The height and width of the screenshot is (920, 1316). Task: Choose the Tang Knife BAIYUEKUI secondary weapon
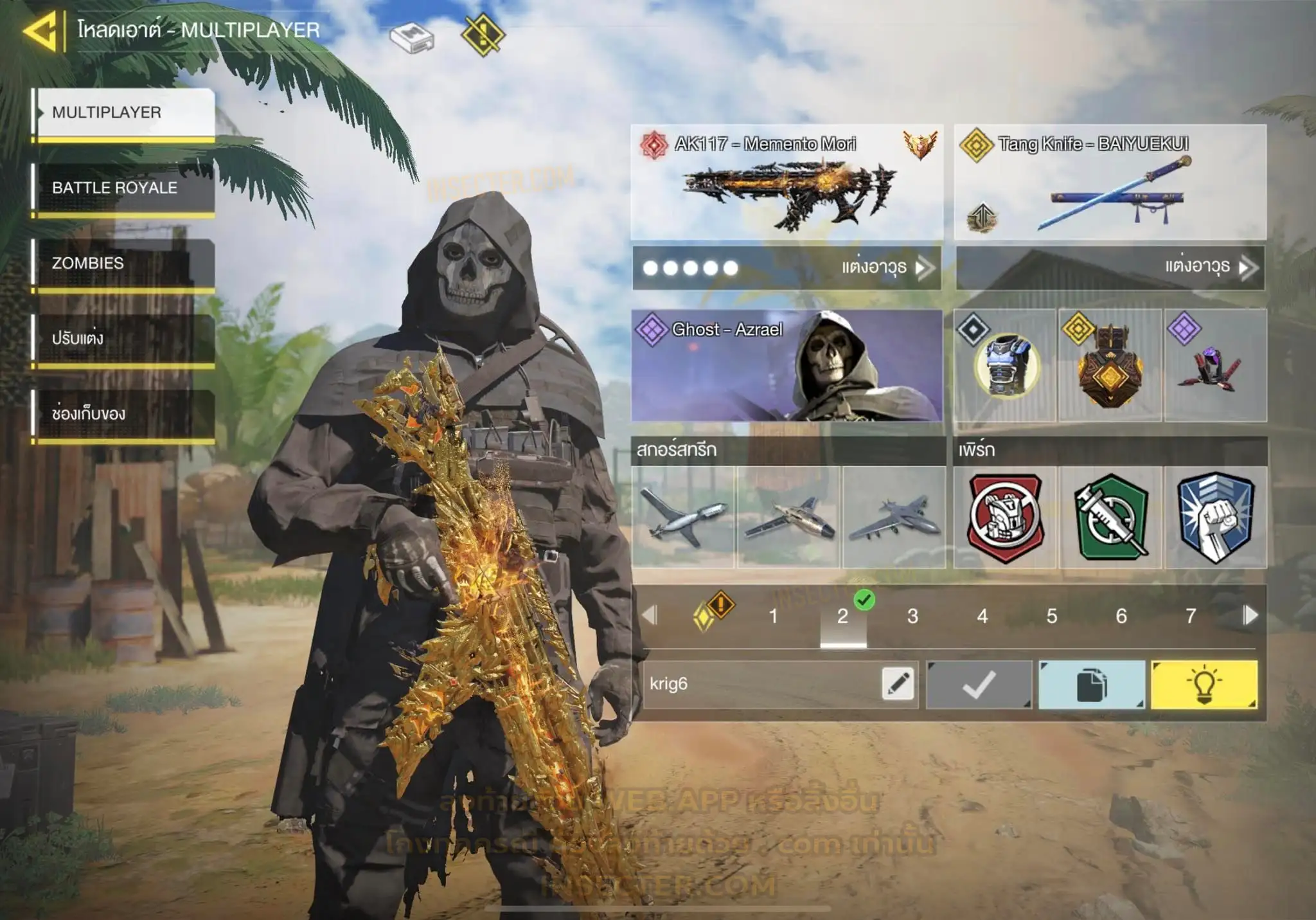[x=1110, y=182]
